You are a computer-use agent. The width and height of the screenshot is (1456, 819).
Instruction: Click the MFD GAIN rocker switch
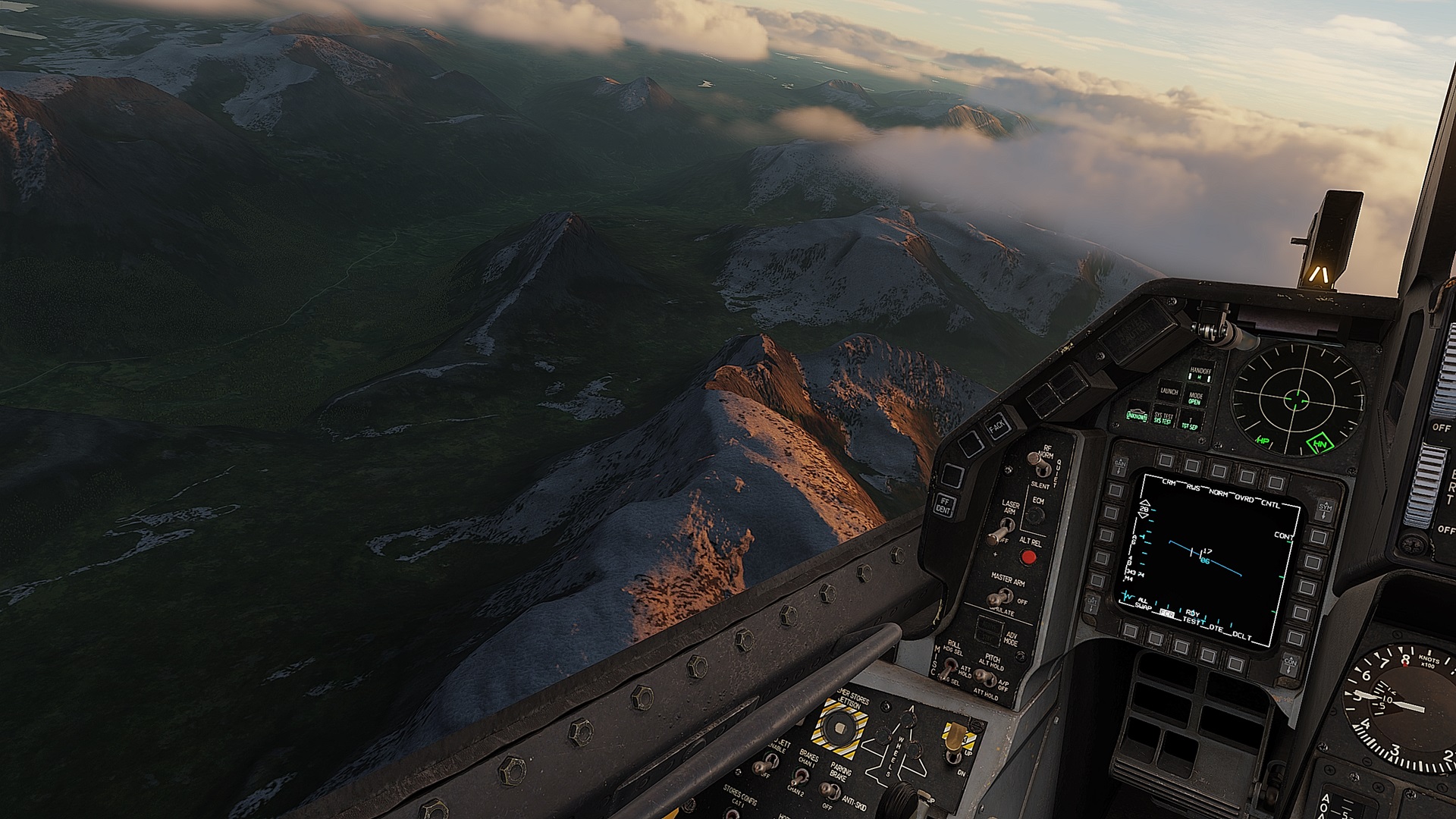(x=1120, y=463)
